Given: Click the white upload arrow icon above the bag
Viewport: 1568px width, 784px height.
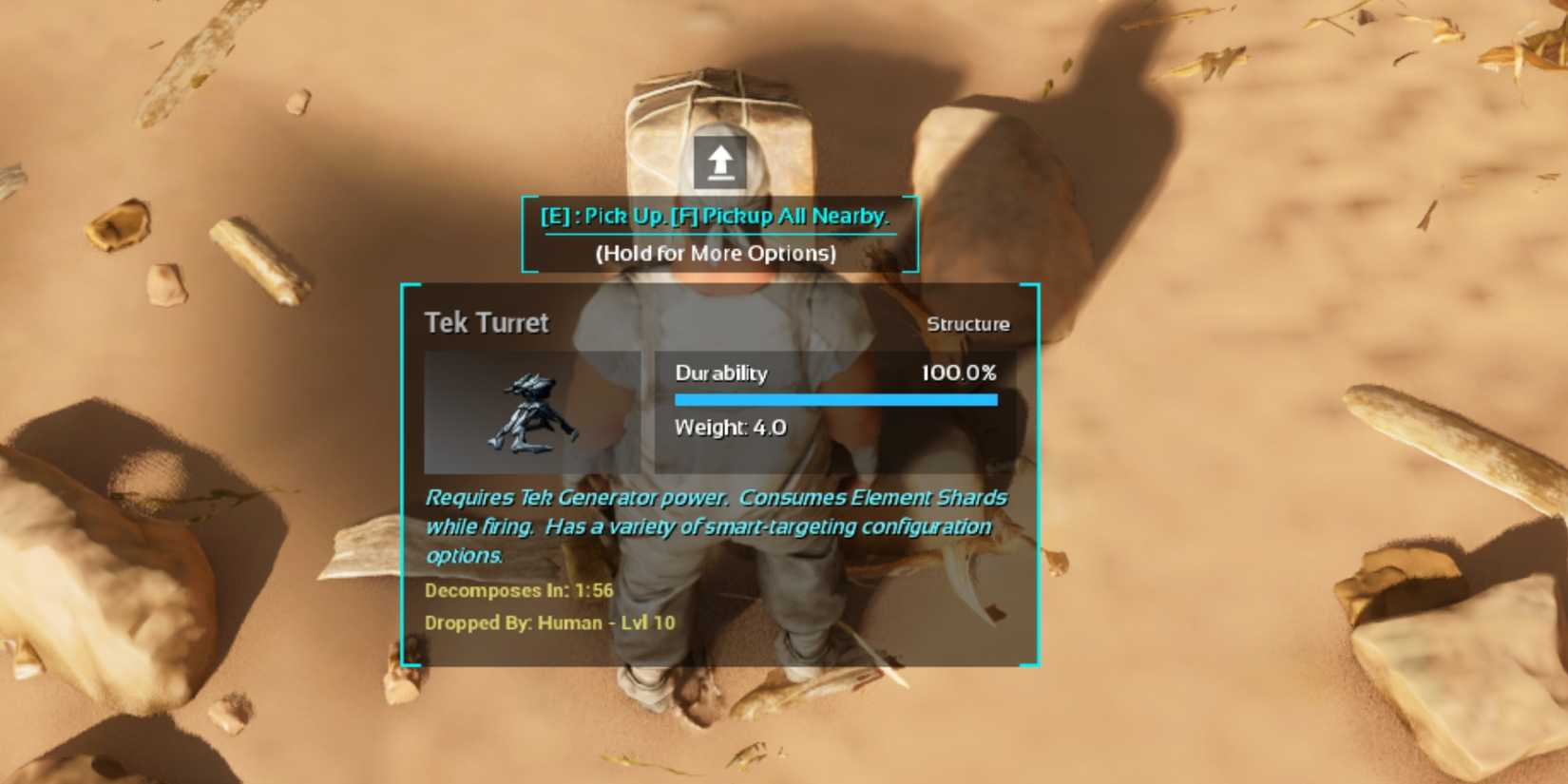Looking at the screenshot, I should pos(719,162).
